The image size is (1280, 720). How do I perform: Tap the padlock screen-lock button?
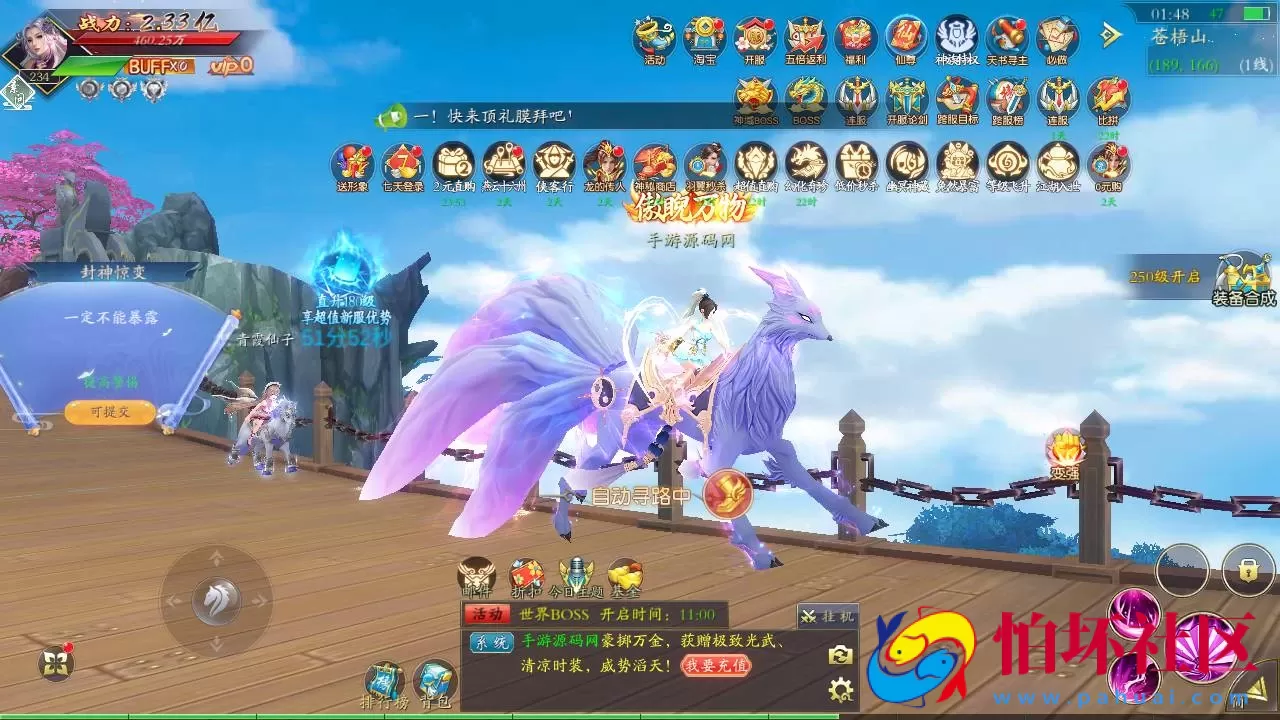pyautogui.click(x=1247, y=571)
